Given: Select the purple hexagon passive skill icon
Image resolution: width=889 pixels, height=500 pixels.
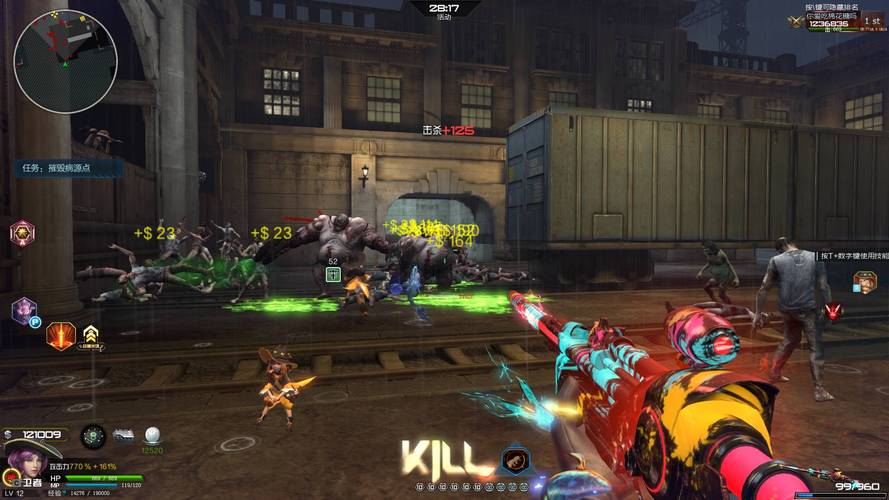Looking at the screenshot, I should click(24, 310).
